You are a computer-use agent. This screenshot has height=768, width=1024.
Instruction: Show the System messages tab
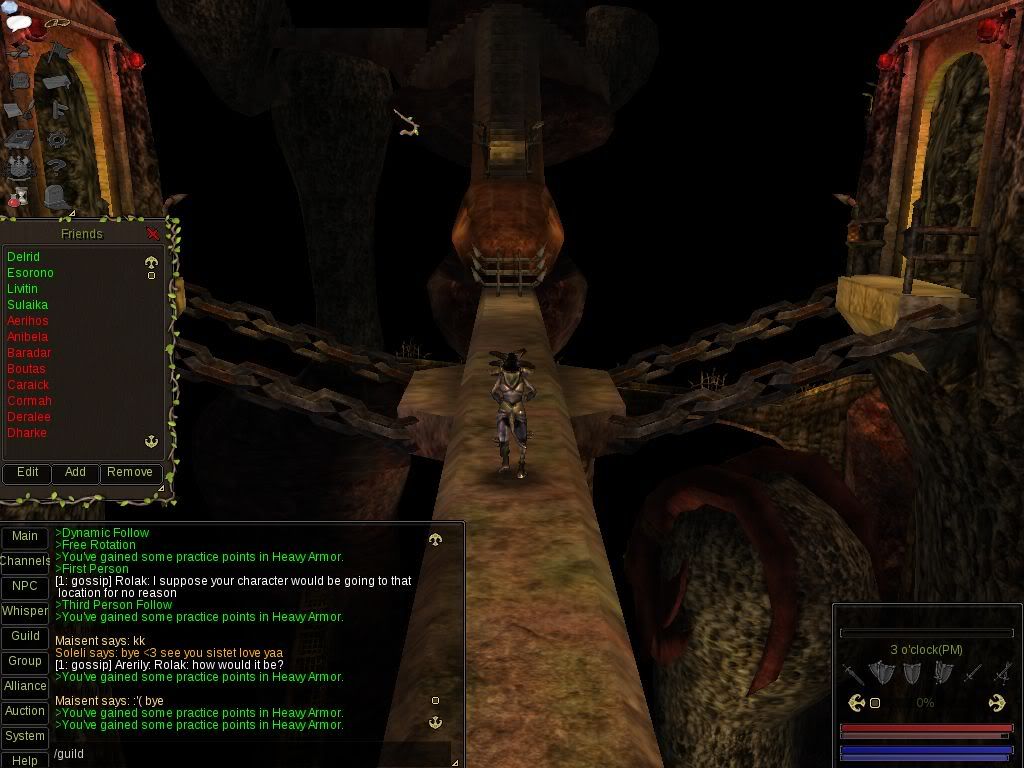coord(25,736)
